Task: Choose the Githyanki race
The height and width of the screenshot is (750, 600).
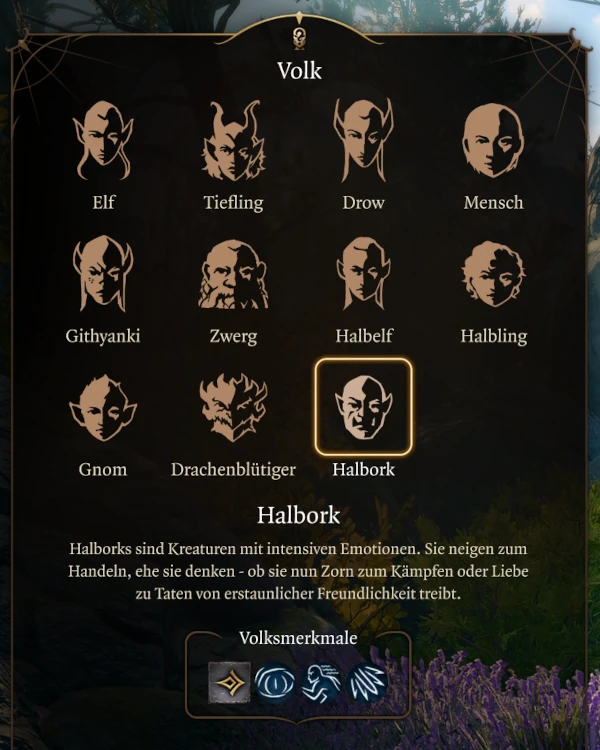Action: tap(103, 275)
